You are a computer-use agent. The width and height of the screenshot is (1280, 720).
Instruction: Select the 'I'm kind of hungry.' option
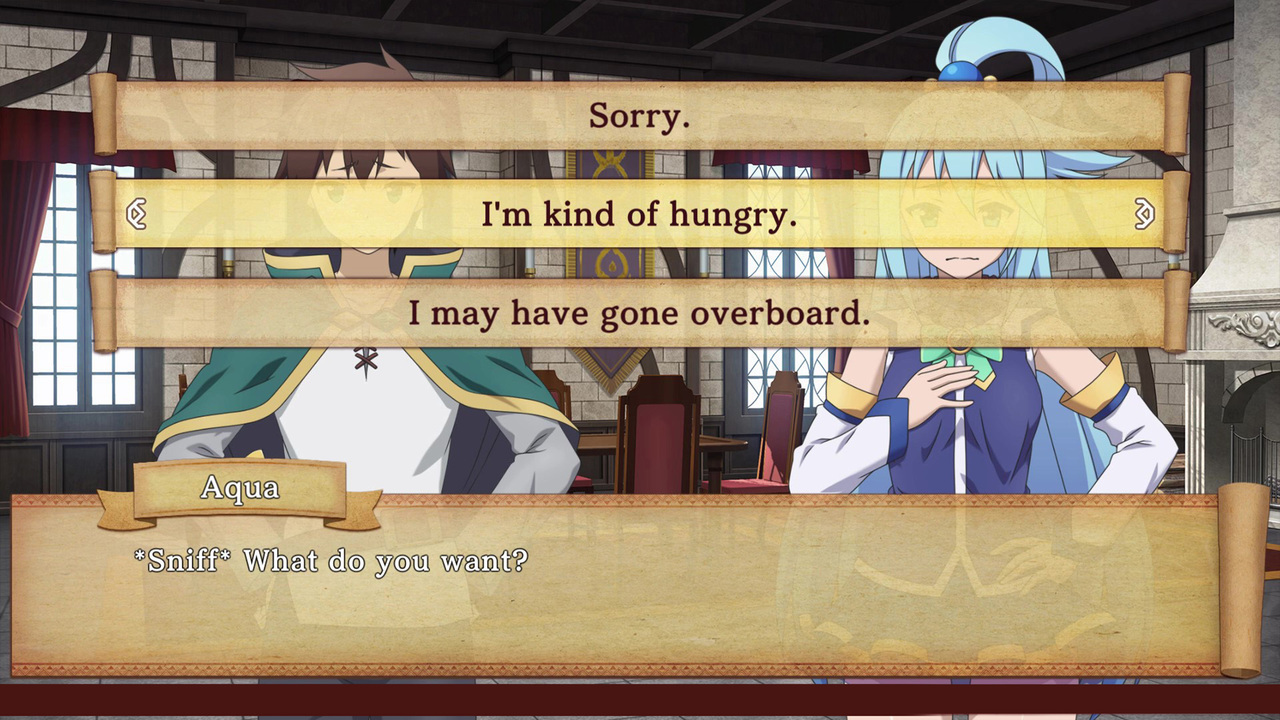[x=640, y=215]
